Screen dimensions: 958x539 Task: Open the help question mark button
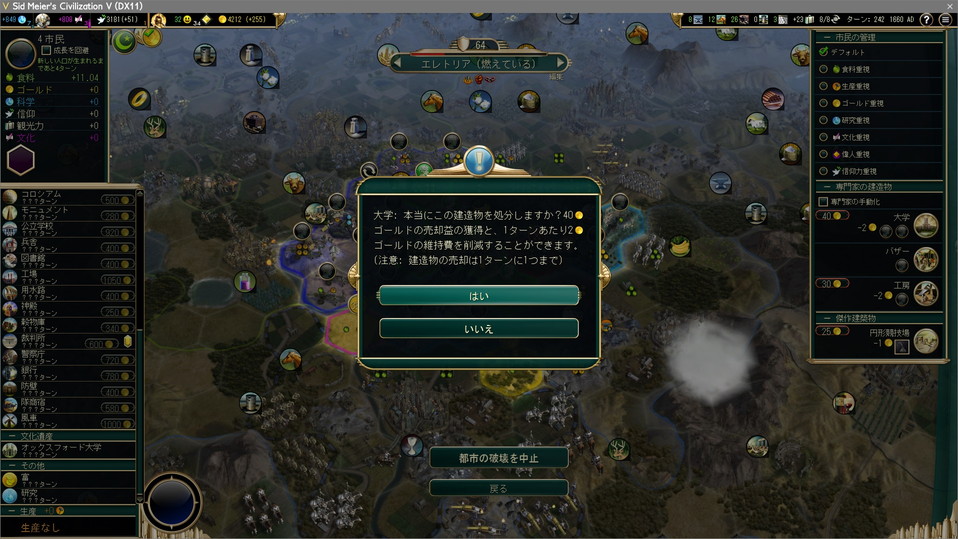point(925,20)
